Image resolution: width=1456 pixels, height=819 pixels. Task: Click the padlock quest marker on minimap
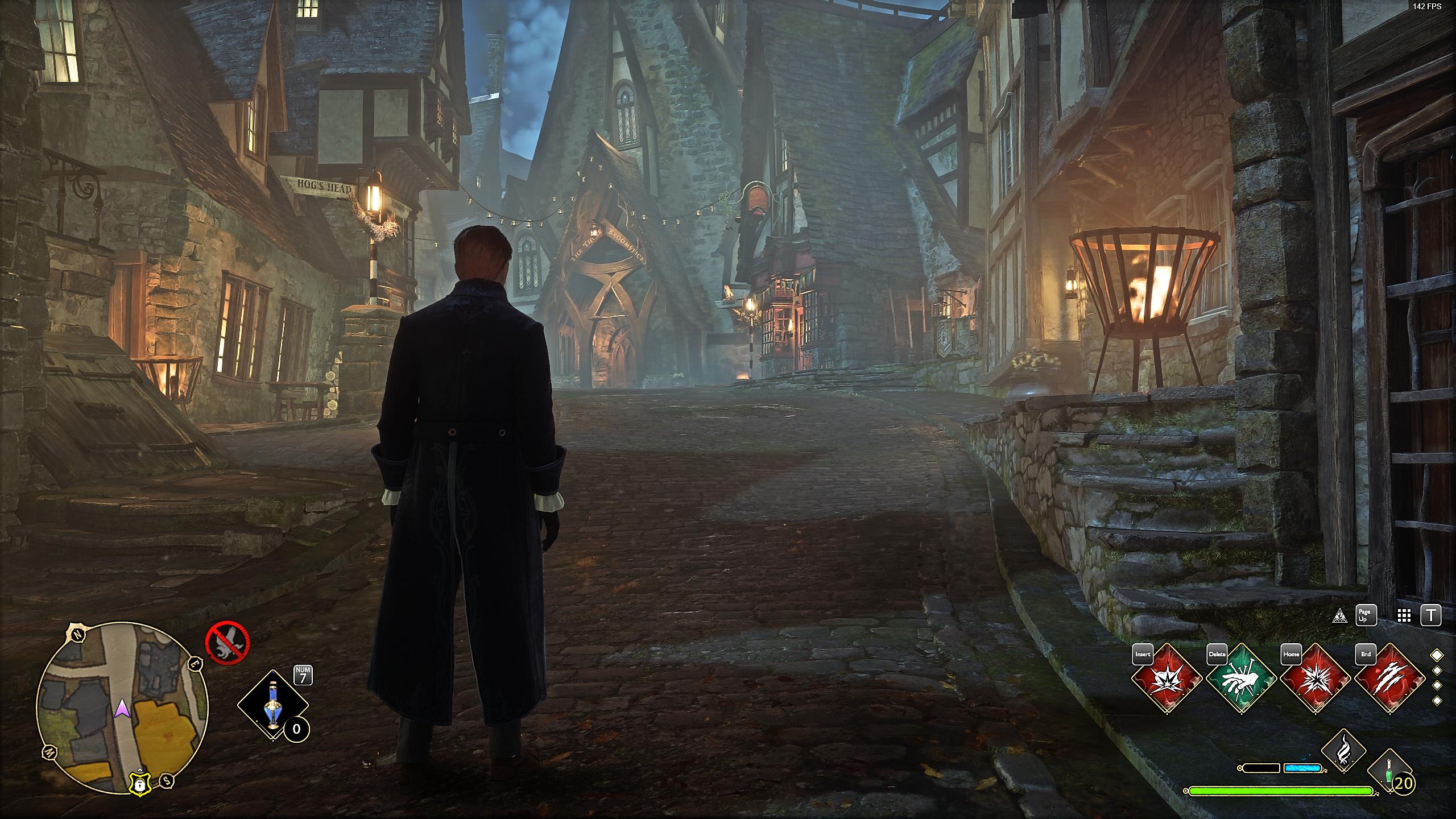coord(139,784)
